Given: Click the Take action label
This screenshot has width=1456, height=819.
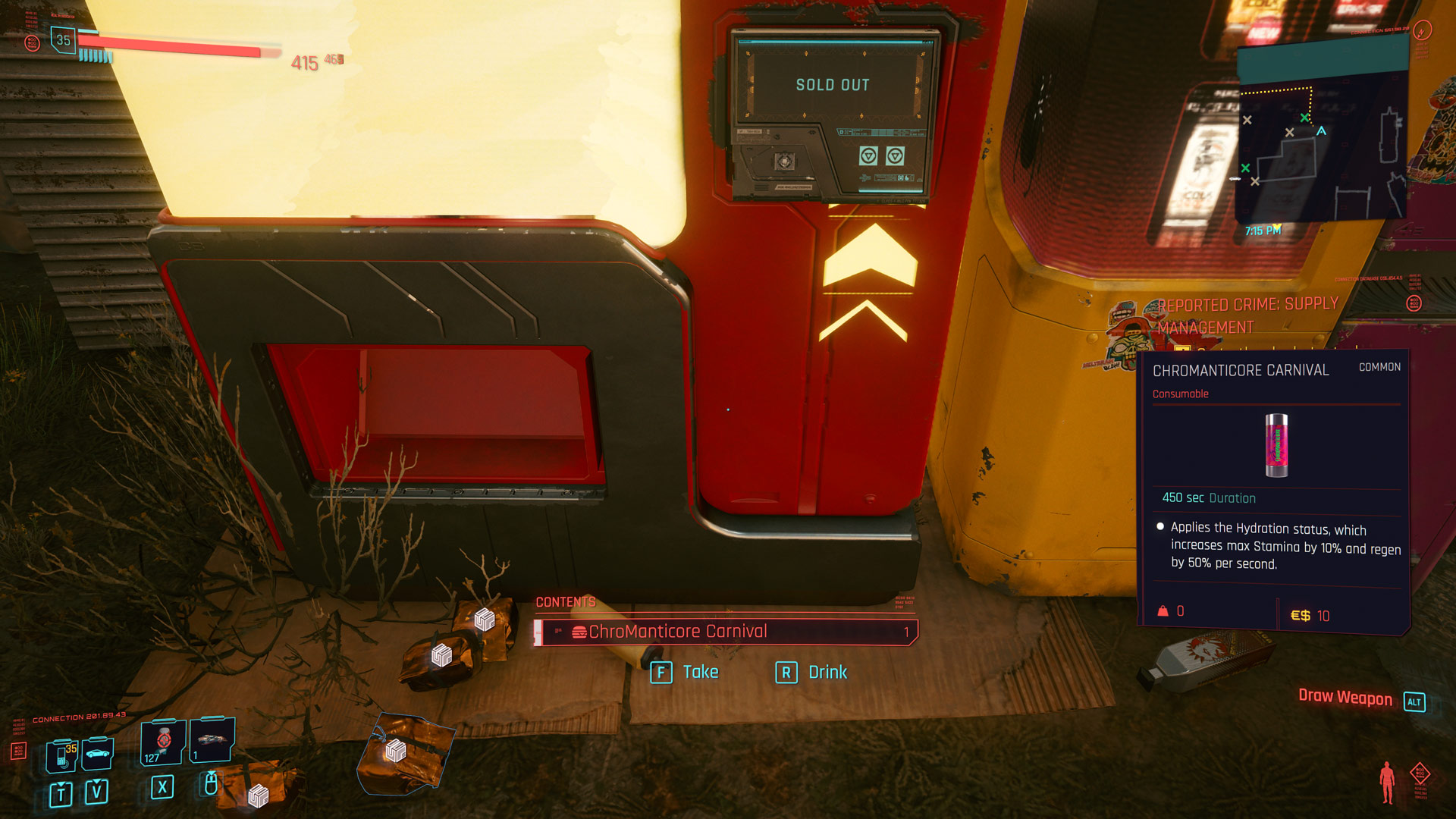Looking at the screenshot, I should click(x=700, y=673).
